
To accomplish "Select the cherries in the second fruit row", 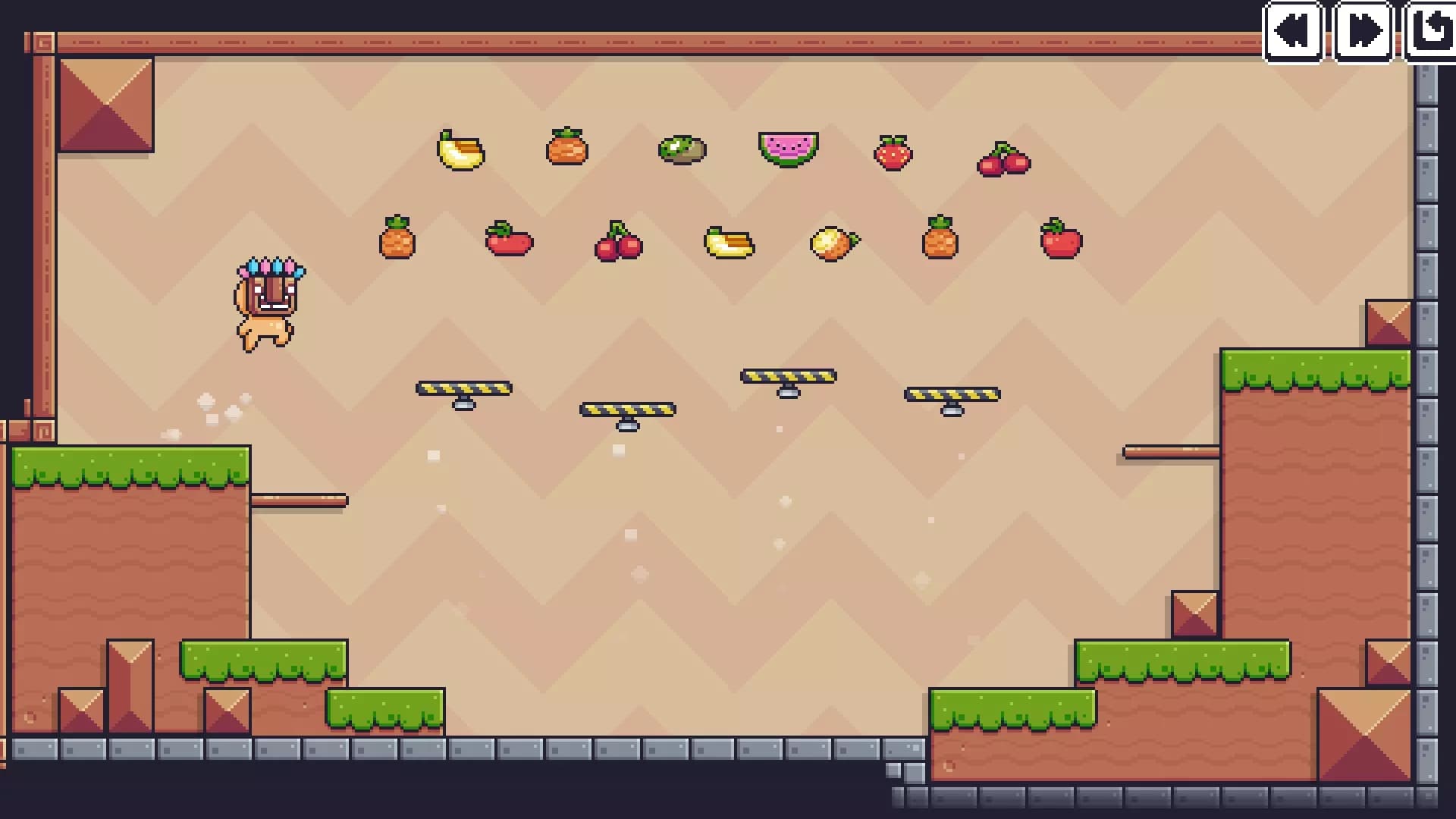I will click(x=618, y=243).
